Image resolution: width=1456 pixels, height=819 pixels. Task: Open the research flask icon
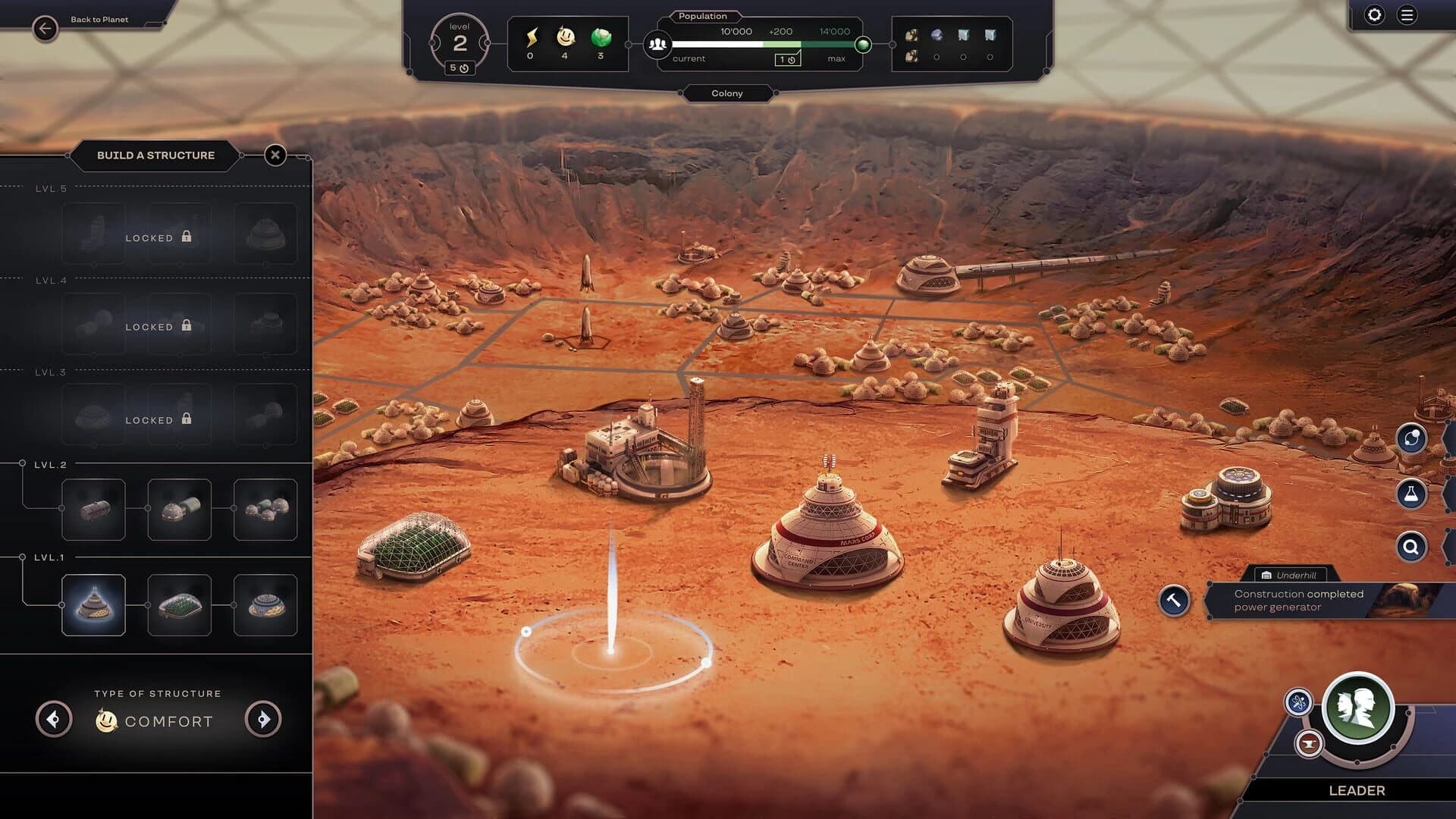tap(1410, 493)
